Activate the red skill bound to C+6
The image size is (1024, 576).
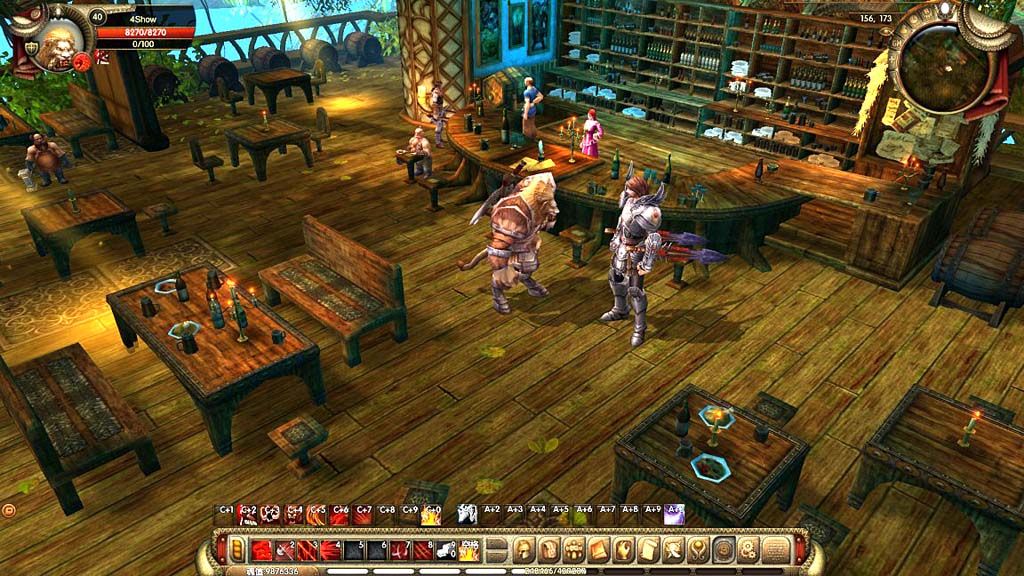[x=340, y=514]
